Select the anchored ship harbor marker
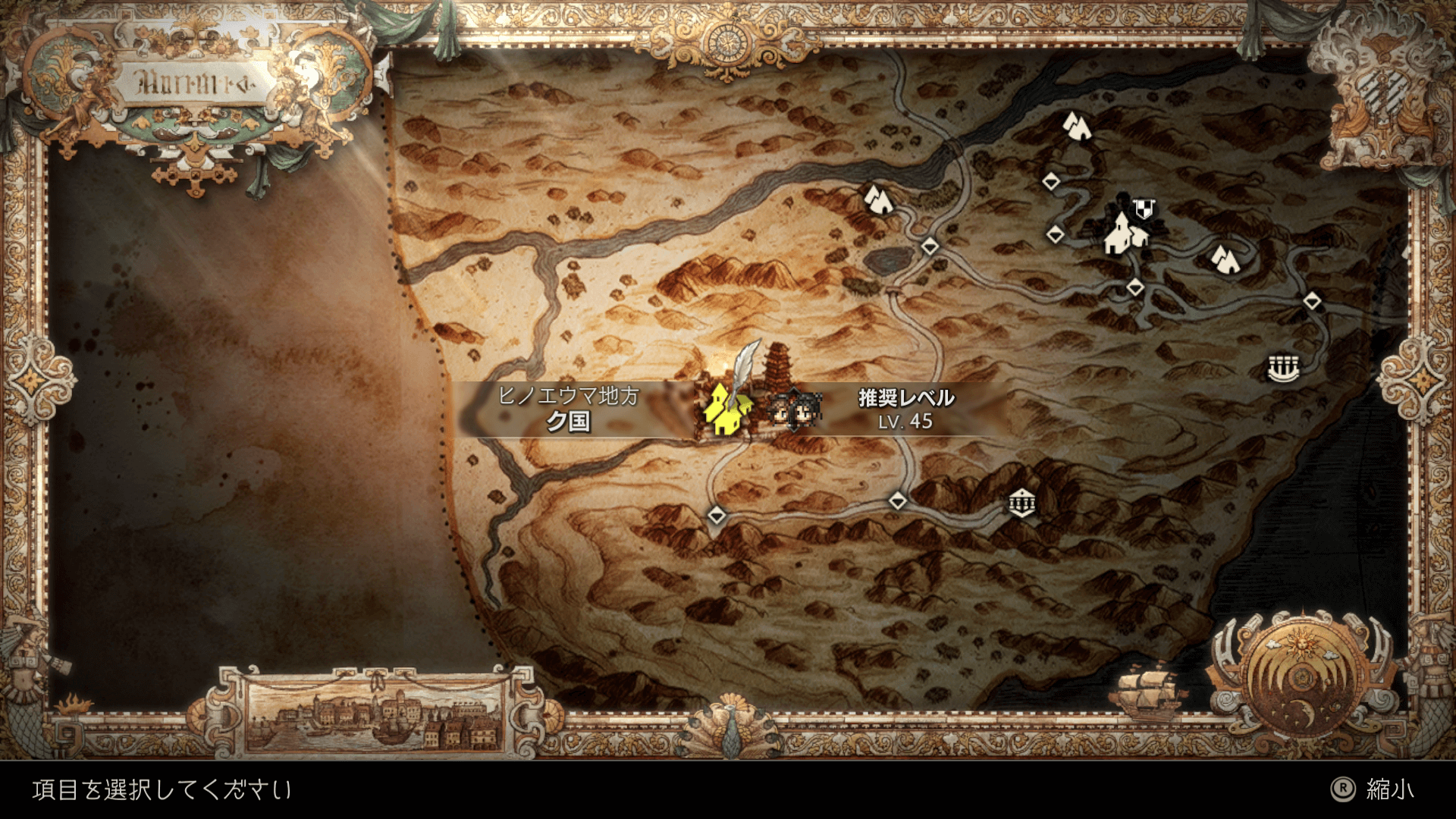The height and width of the screenshot is (819, 1456). [x=1283, y=369]
